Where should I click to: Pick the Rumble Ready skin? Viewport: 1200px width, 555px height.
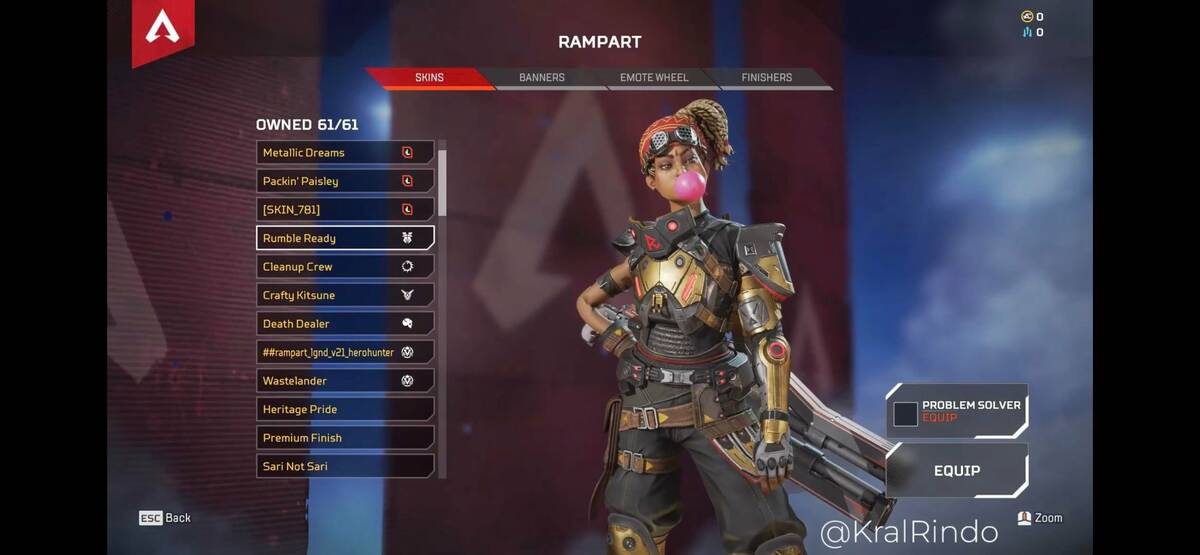coord(345,238)
